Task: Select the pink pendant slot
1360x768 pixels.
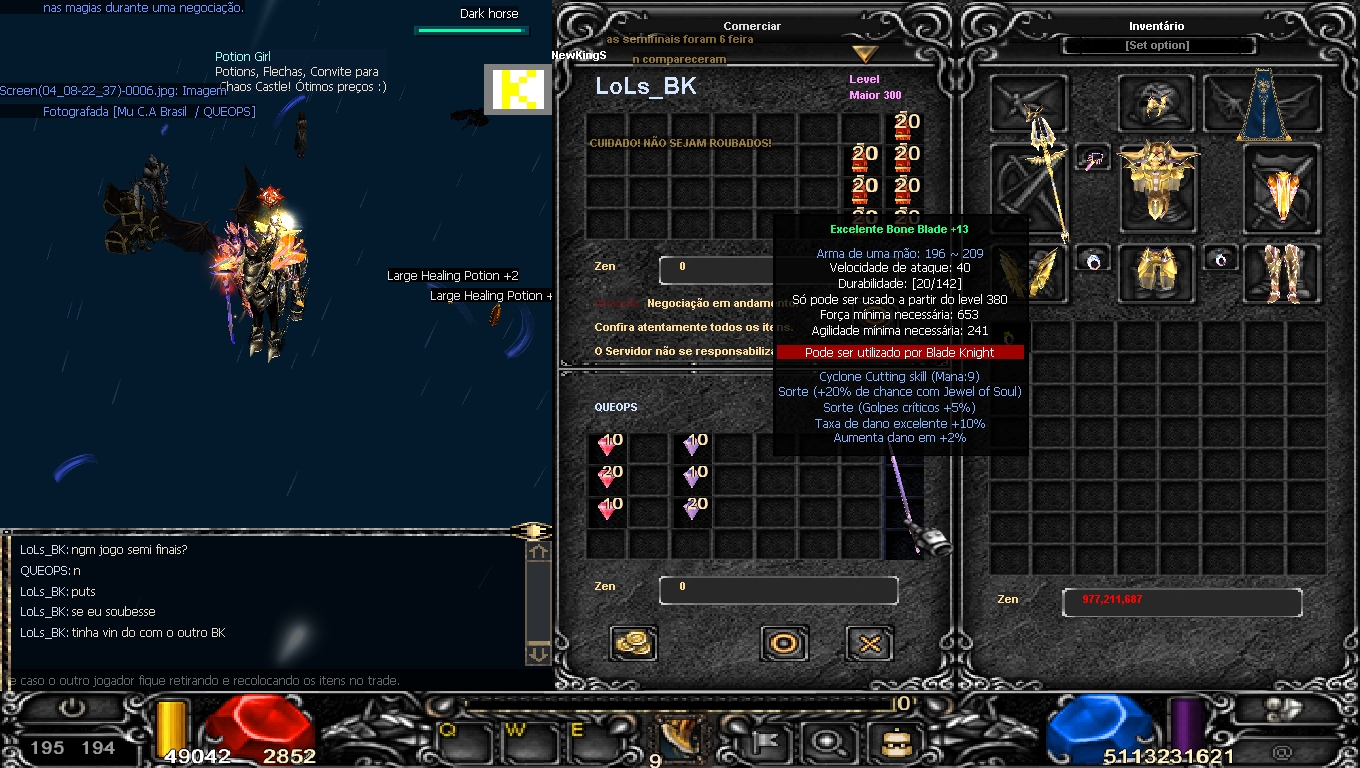Action: (x=1093, y=158)
